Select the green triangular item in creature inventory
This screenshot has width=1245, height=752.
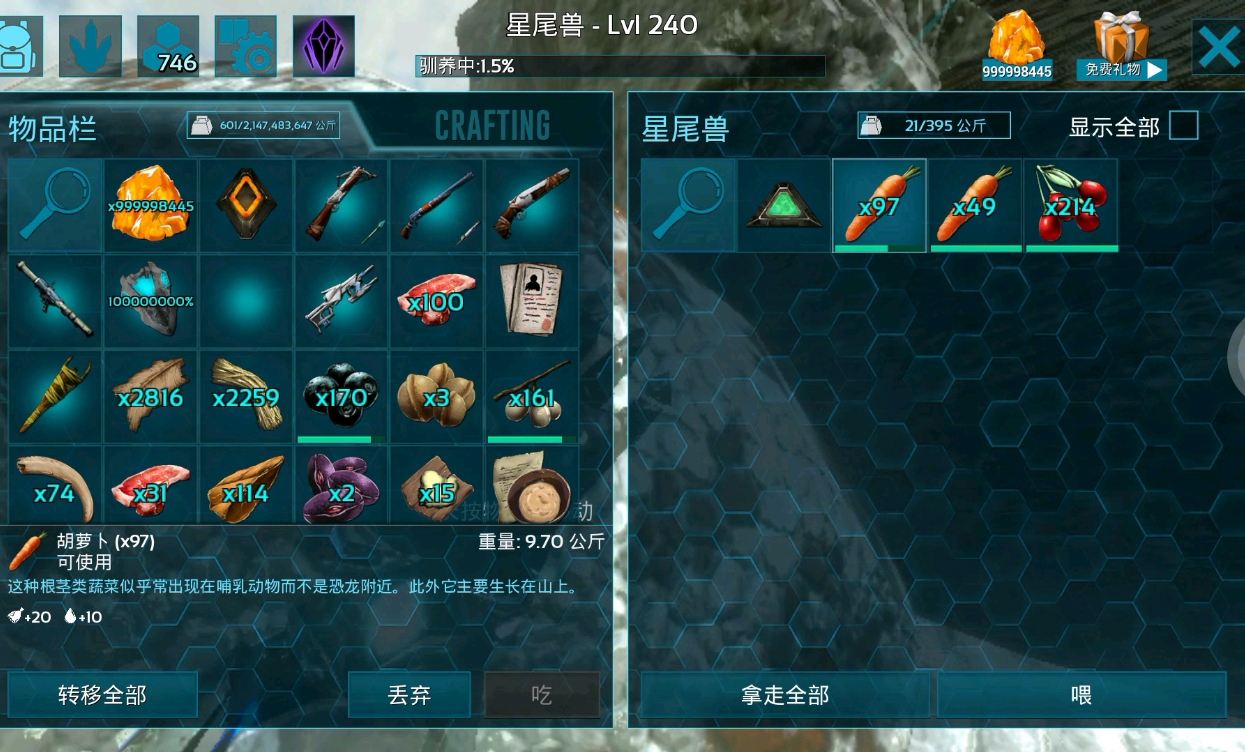click(x=784, y=205)
